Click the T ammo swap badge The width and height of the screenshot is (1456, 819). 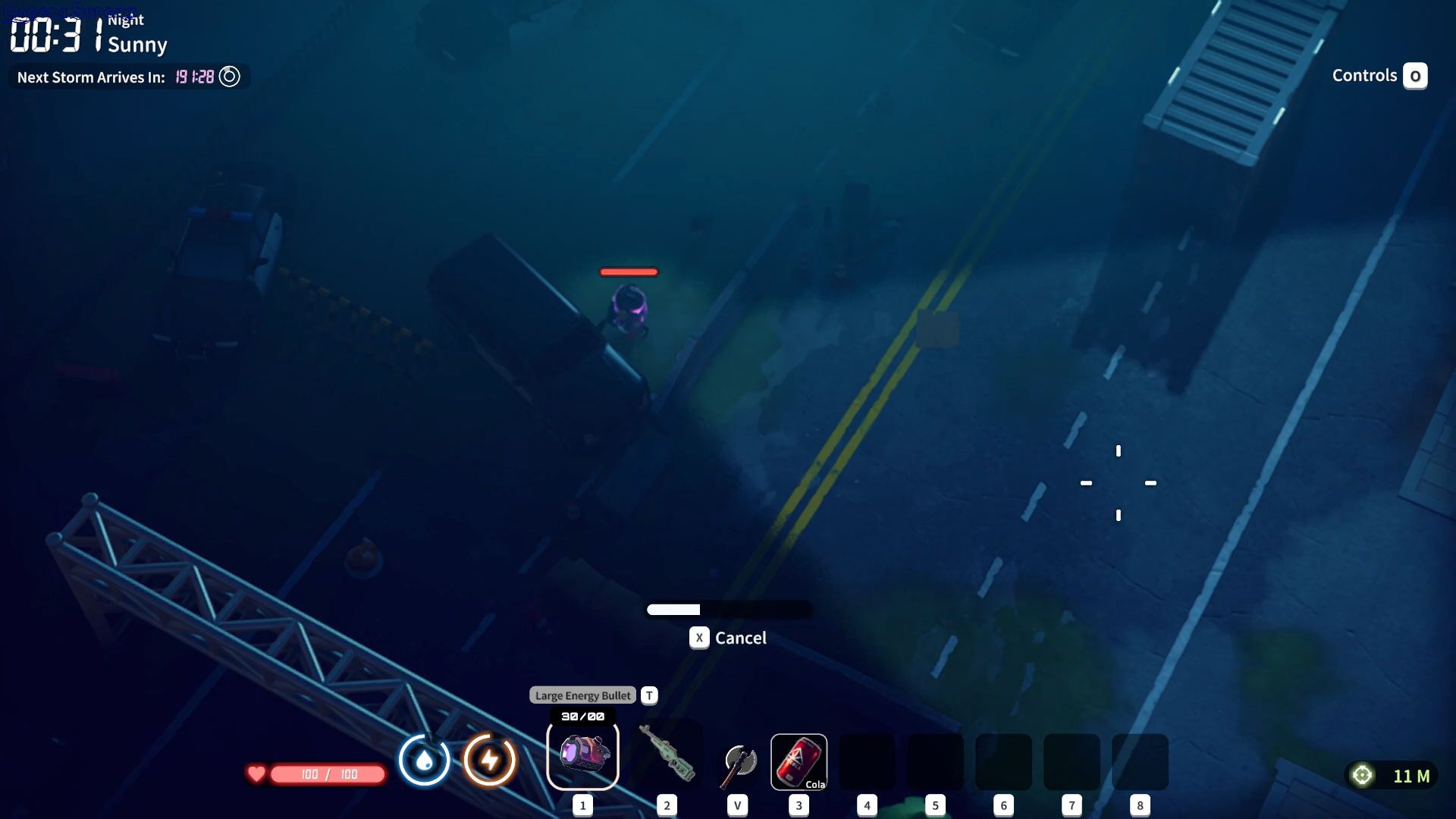pyautogui.click(x=648, y=695)
